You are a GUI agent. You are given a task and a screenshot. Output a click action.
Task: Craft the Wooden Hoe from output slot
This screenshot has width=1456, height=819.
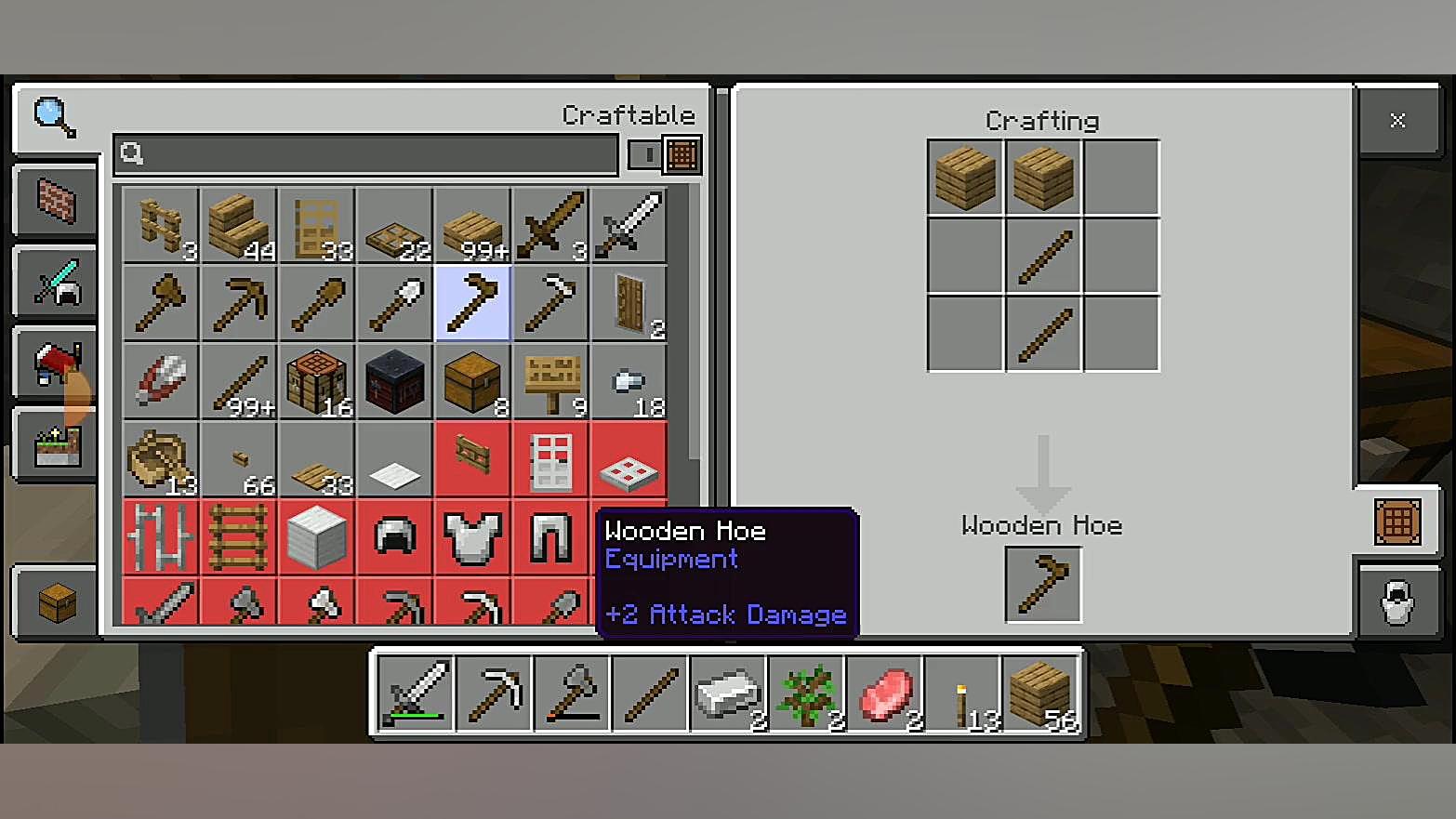click(1043, 585)
